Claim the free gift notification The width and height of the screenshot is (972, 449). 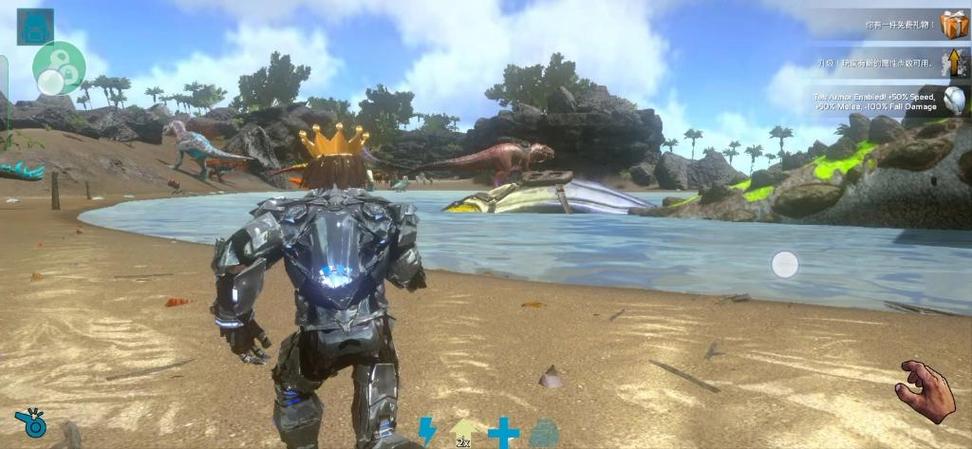[954, 23]
